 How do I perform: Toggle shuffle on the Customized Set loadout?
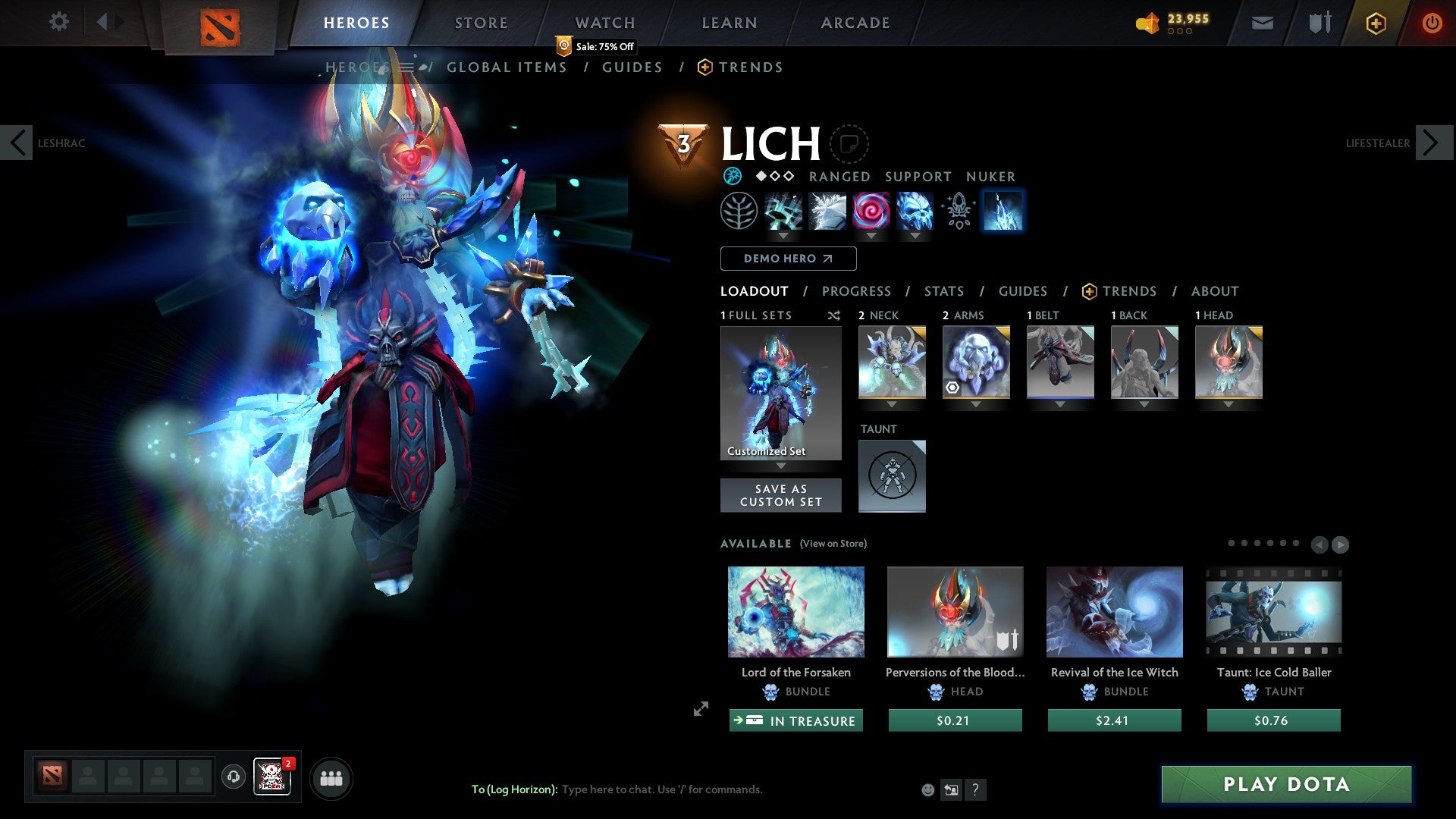tap(834, 315)
